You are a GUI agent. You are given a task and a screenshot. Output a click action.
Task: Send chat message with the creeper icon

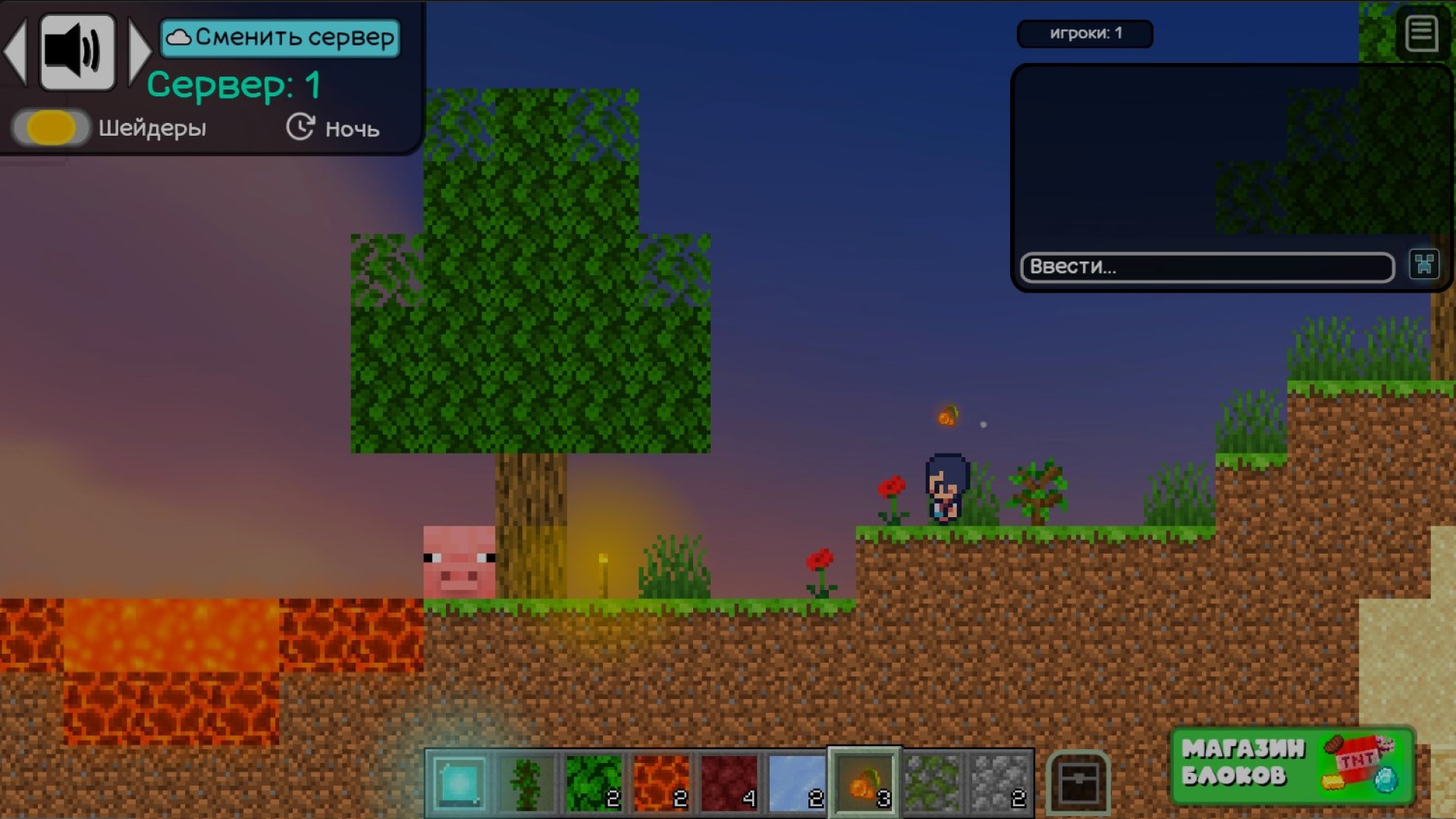click(x=1424, y=265)
